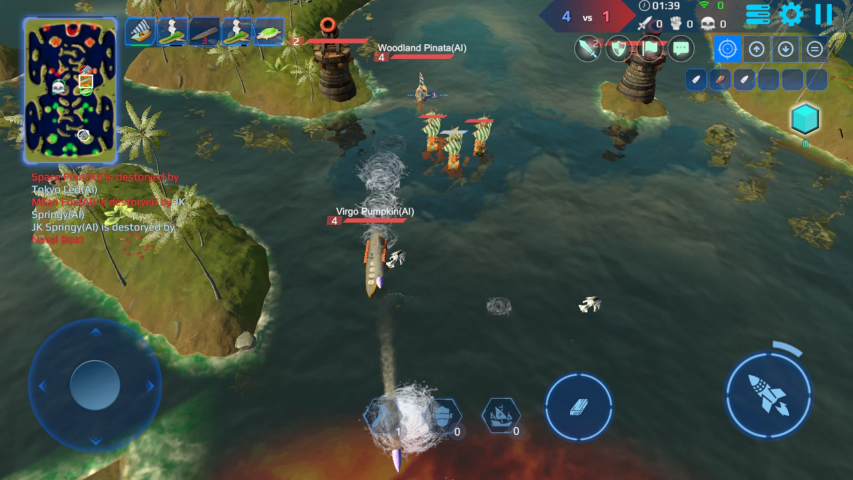
Task: Open the gear settings menu
Action: [x=791, y=14]
